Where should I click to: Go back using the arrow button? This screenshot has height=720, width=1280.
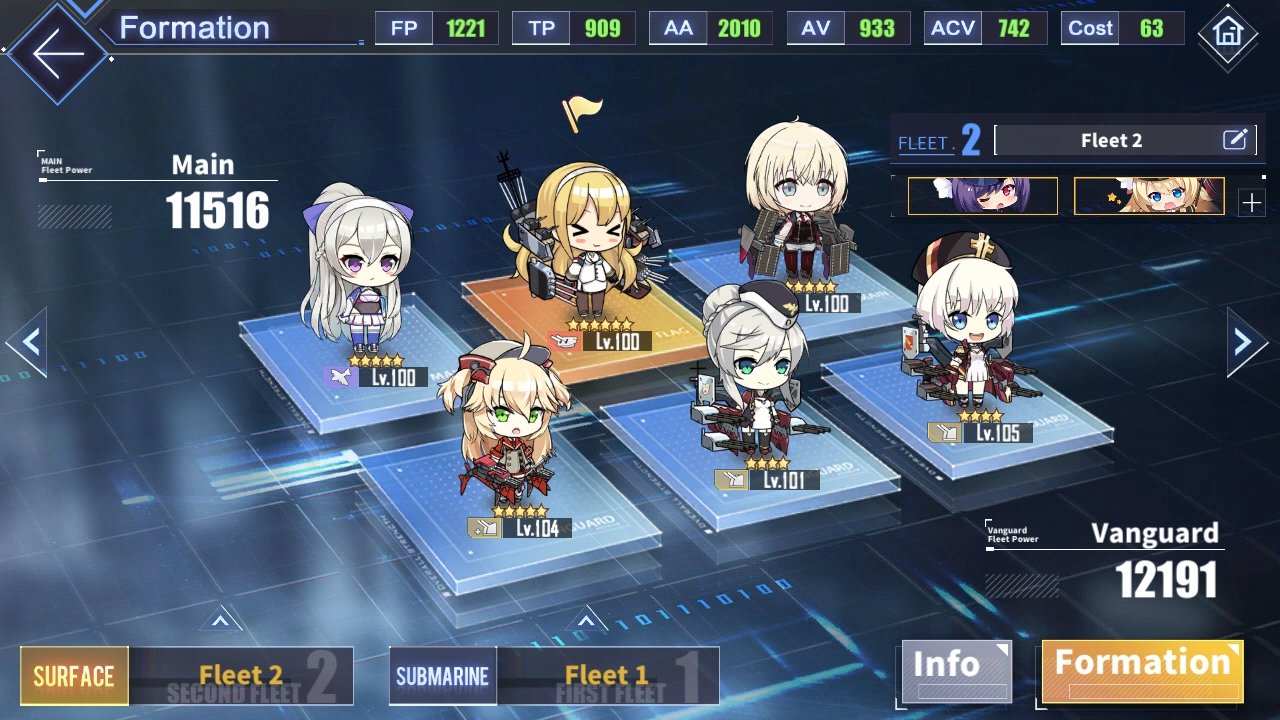(55, 54)
